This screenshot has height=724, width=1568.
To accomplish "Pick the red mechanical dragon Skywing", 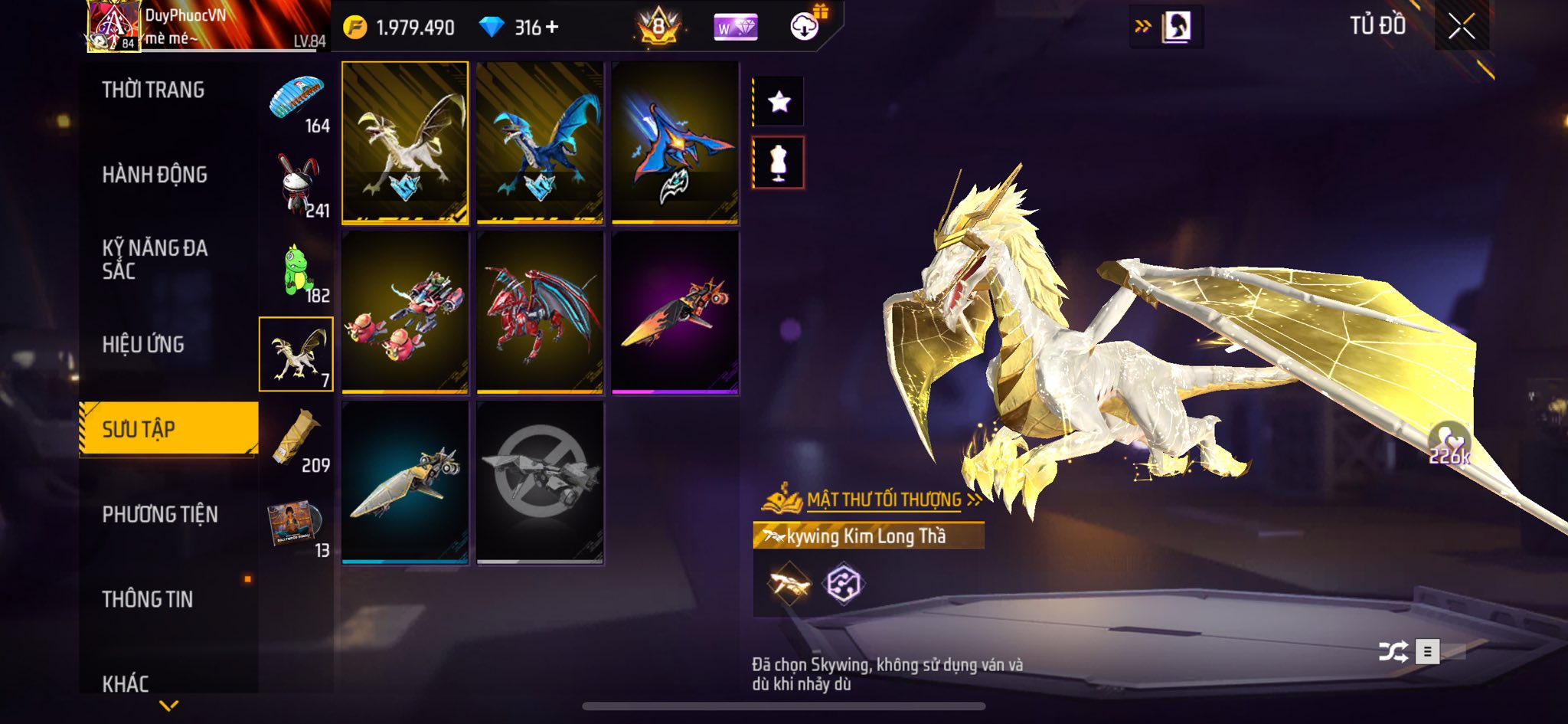I will [x=540, y=313].
